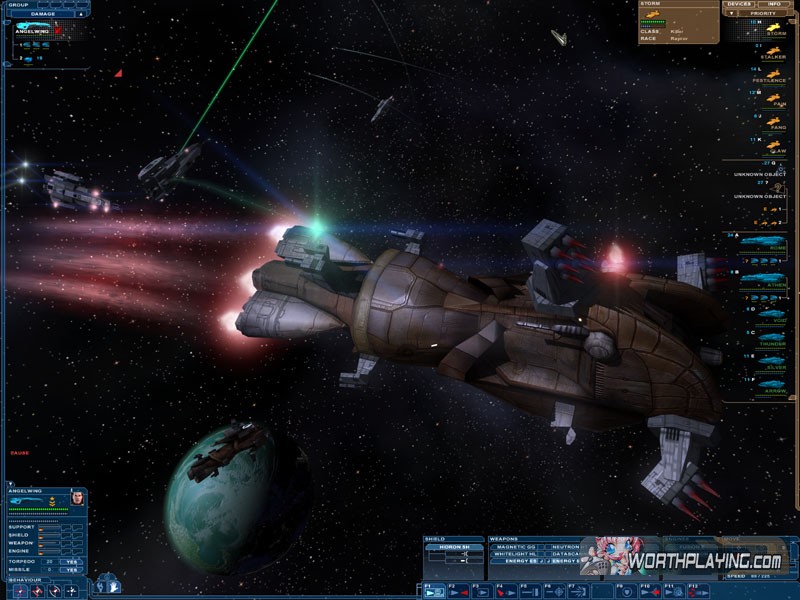800x600 pixels.
Task: Choose the Fang ship in the list
Action: tap(775, 120)
